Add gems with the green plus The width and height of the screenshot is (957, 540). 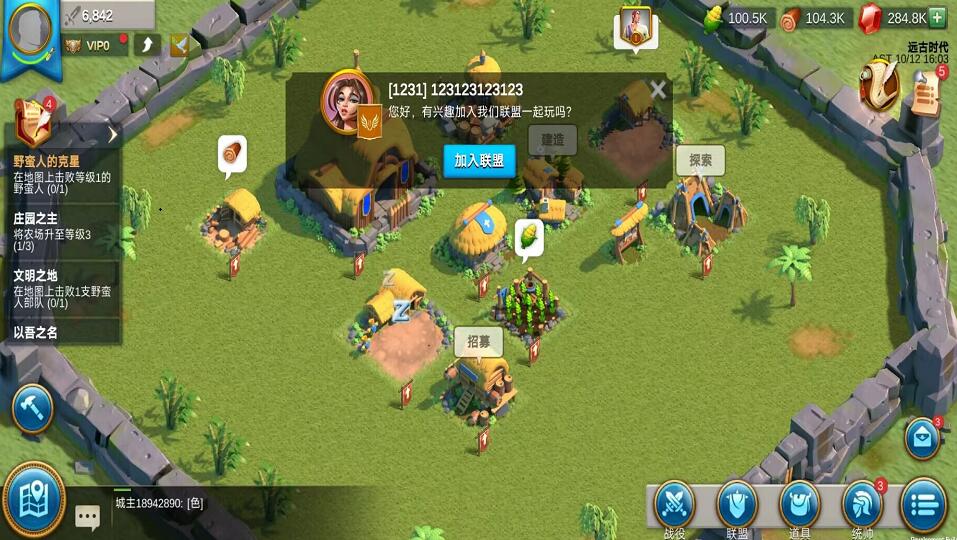pos(937,17)
